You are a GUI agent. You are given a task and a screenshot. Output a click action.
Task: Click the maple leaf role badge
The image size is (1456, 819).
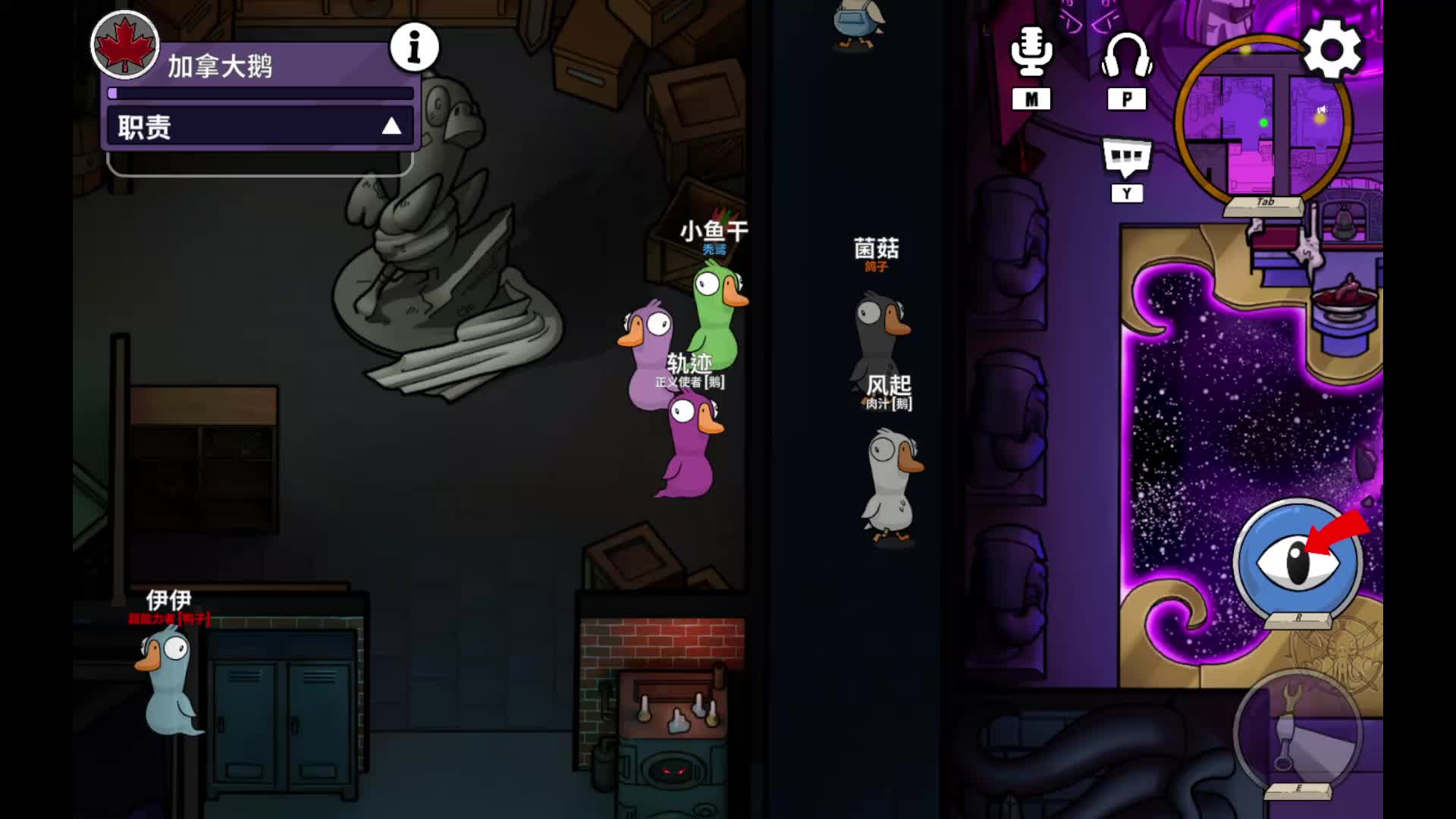coord(125,45)
